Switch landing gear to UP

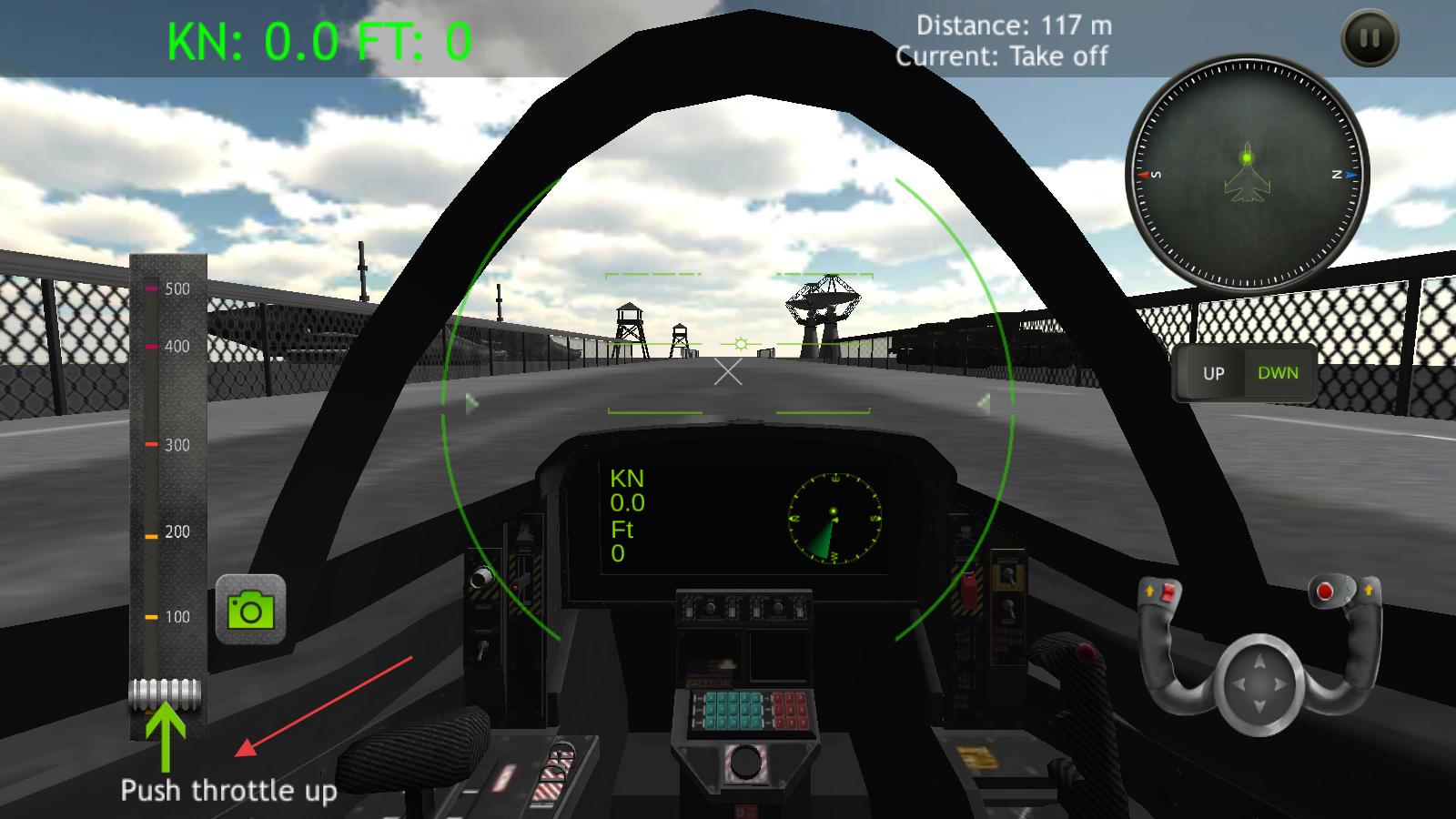point(1213,373)
